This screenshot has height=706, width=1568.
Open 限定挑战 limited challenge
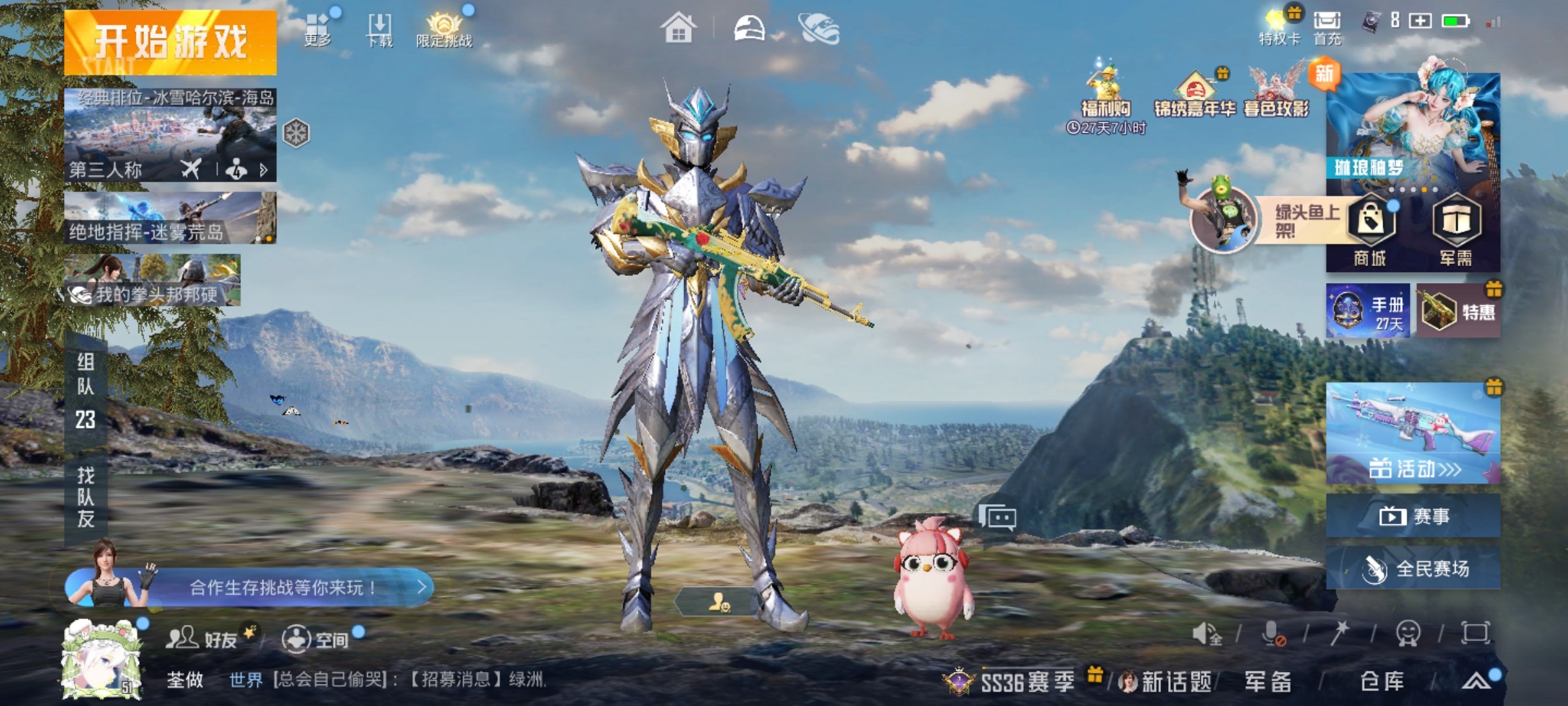(x=444, y=30)
